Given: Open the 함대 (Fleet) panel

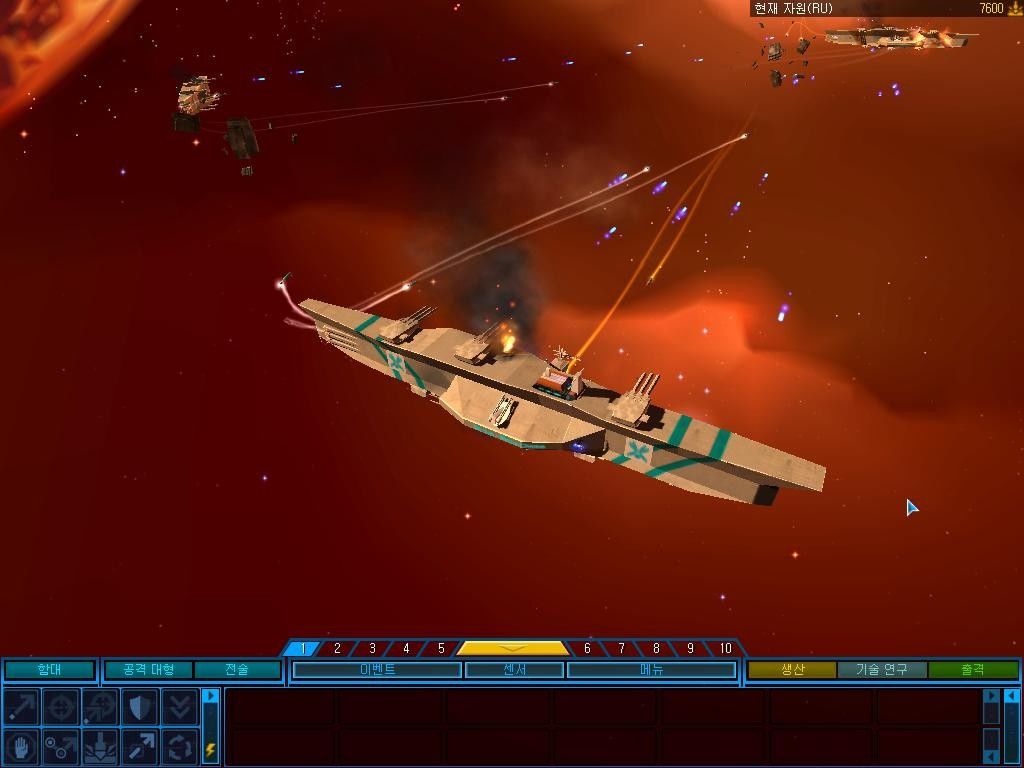Looking at the screenshot, I should [x=49, y=670].
